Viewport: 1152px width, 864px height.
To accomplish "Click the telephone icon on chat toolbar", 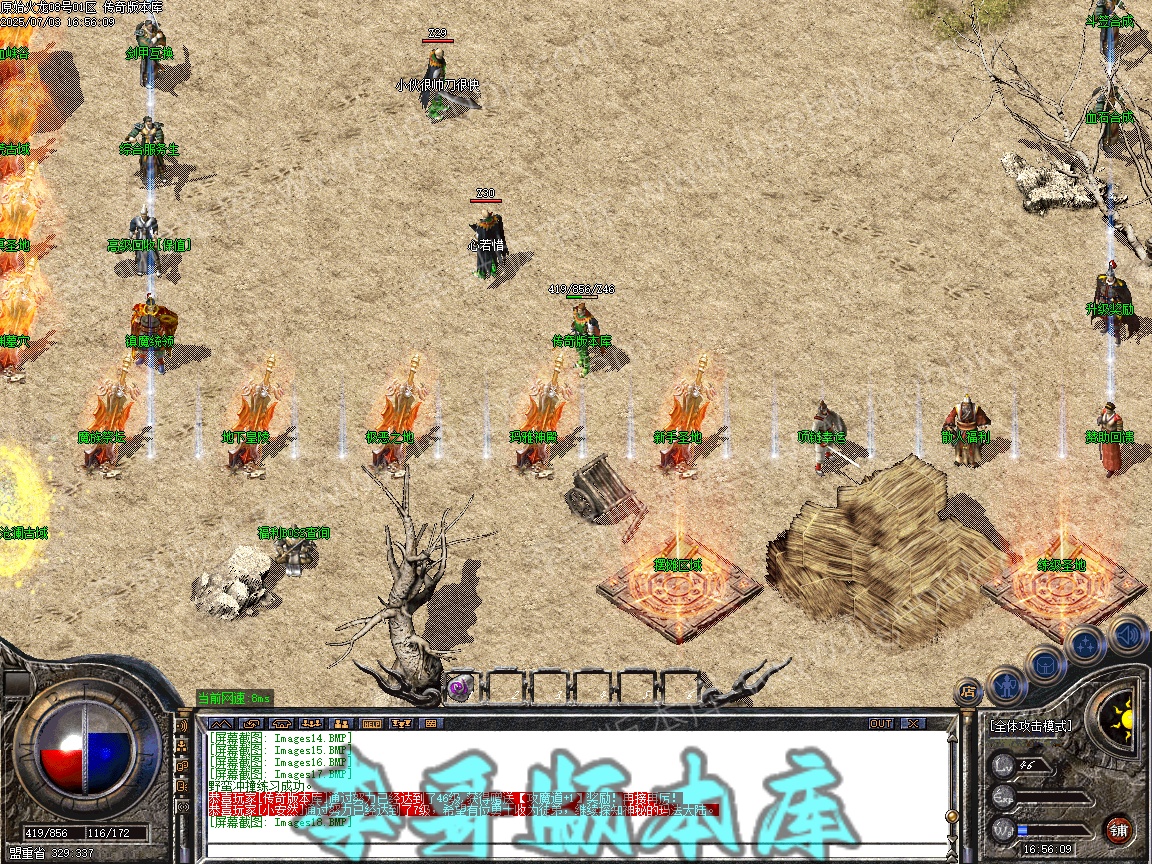I will (280, 723).
